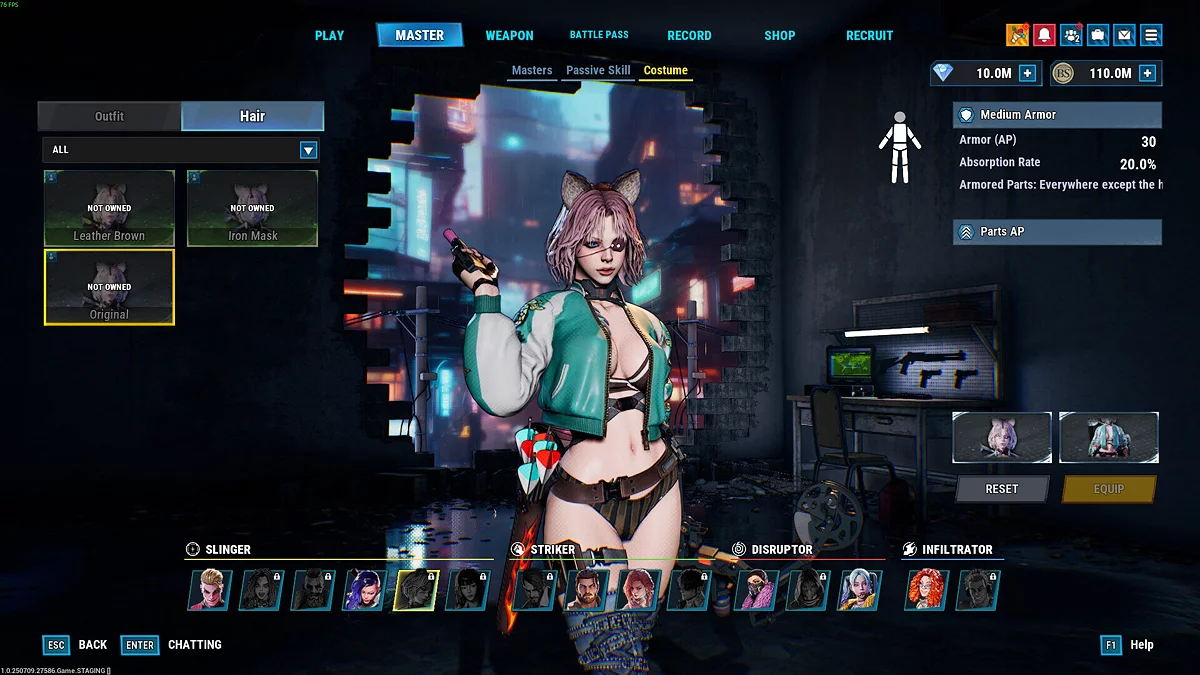
Task: Open the SHOP menu
Action: 780,35
